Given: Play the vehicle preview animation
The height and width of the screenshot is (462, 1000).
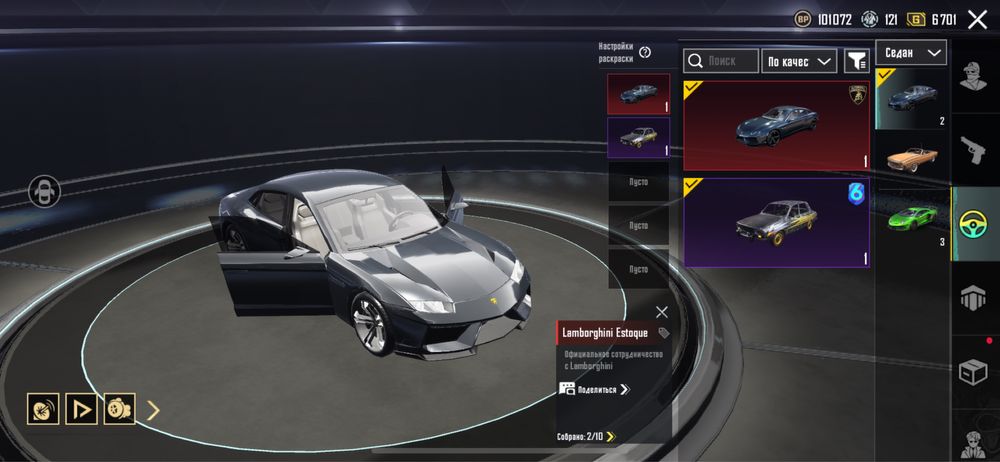Looking at the screenshot, I should [x=81, y=408].
